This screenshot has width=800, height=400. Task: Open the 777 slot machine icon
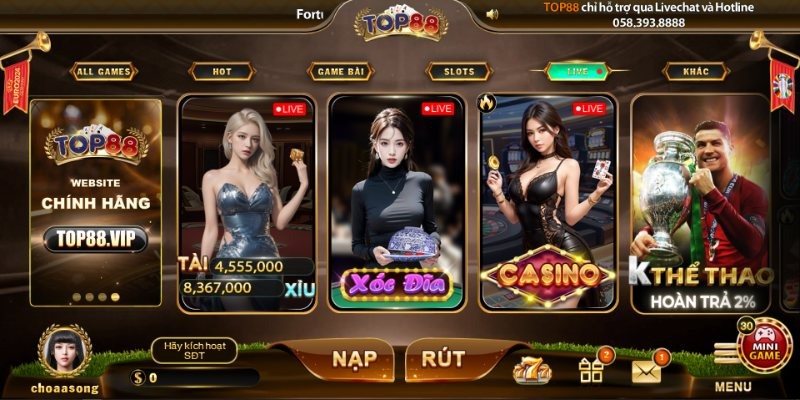531,371
